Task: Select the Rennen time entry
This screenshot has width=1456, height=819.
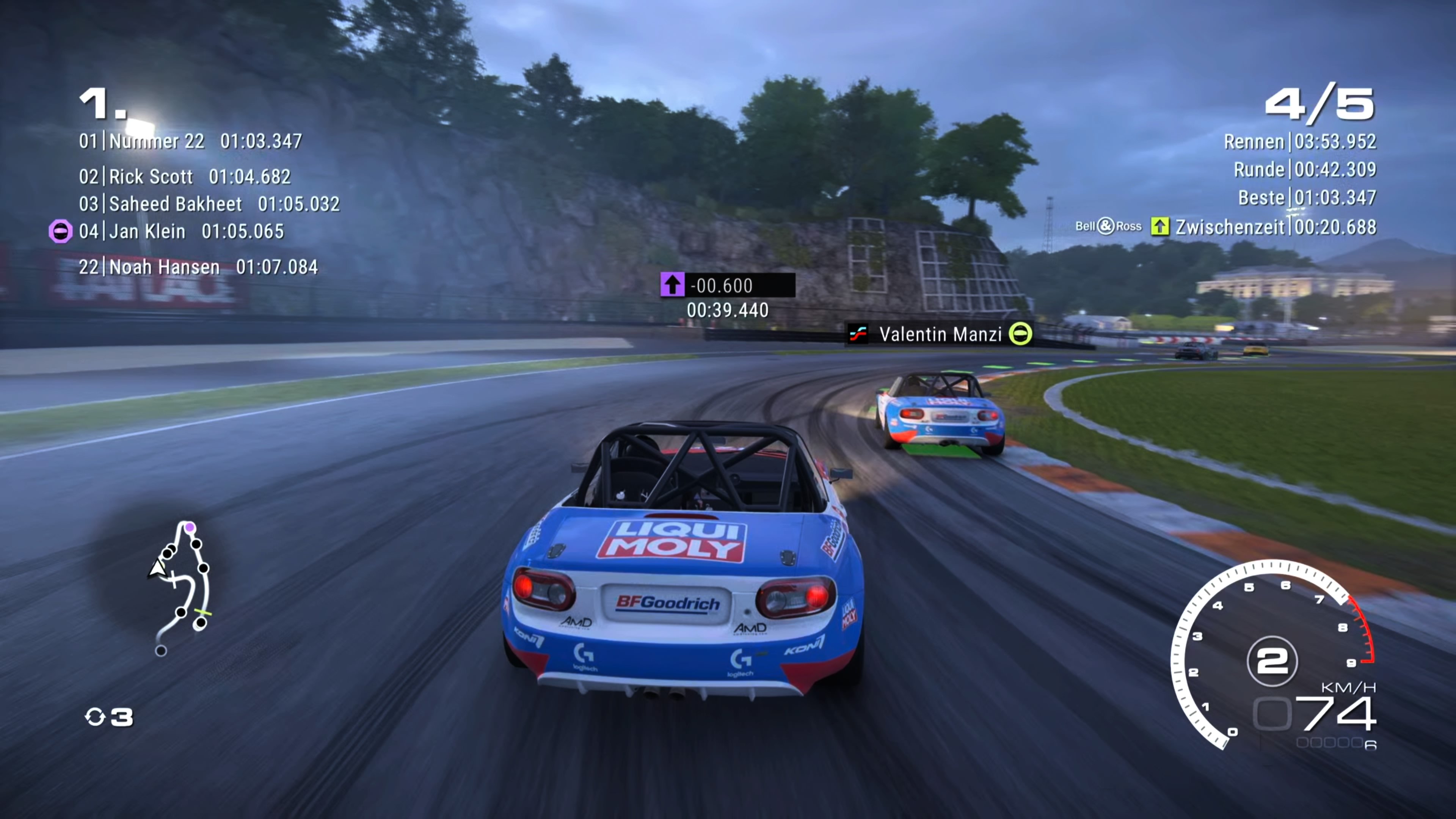Action: point(1300,141)
